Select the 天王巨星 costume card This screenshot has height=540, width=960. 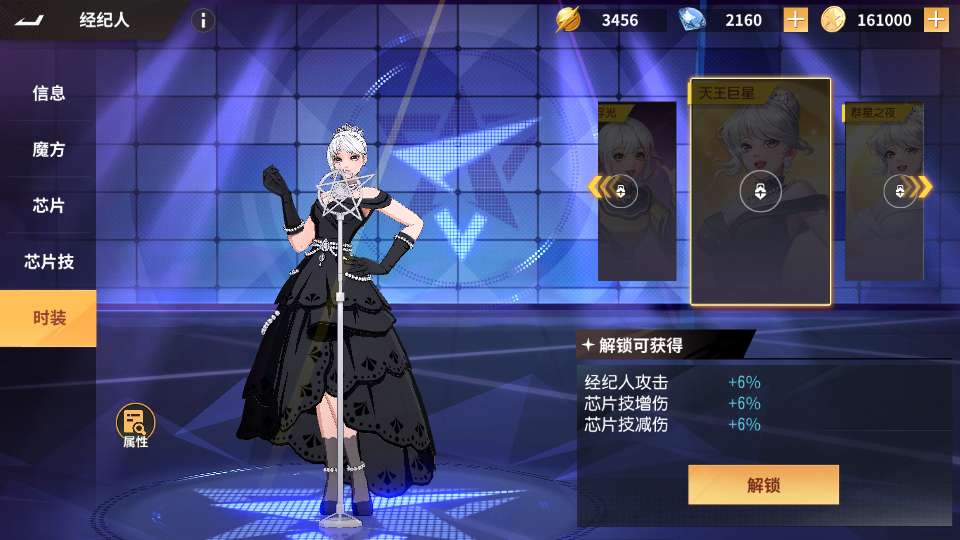[760, 190]
